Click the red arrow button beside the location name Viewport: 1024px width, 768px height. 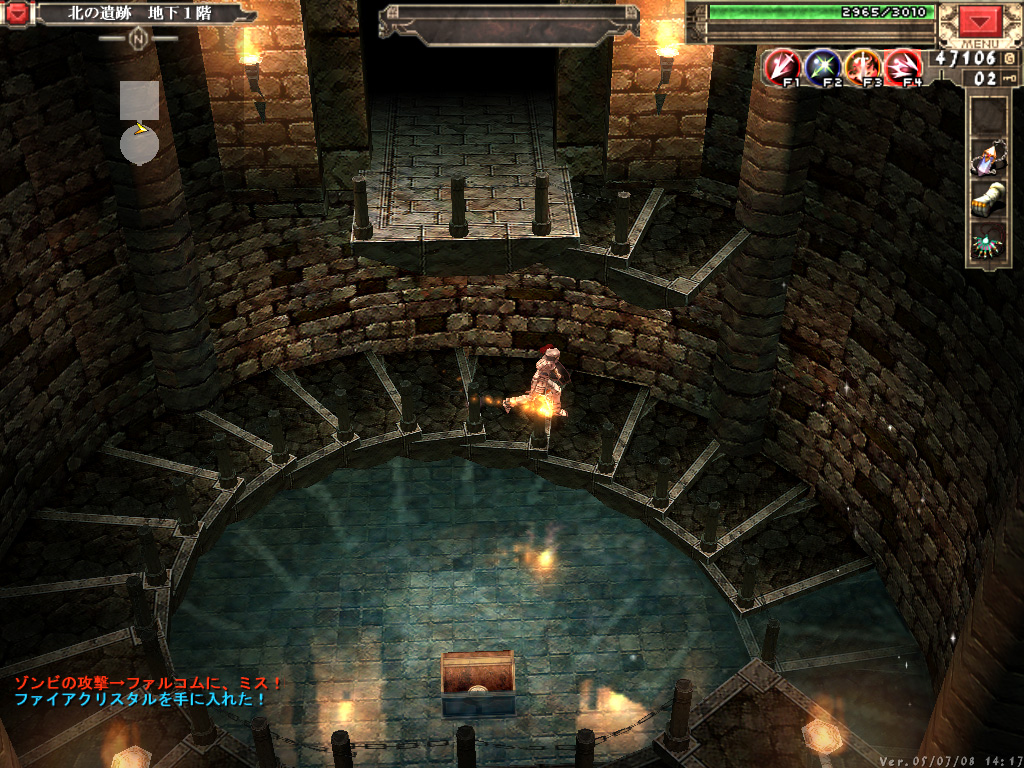pyautogui.click(x=18, y=14)
